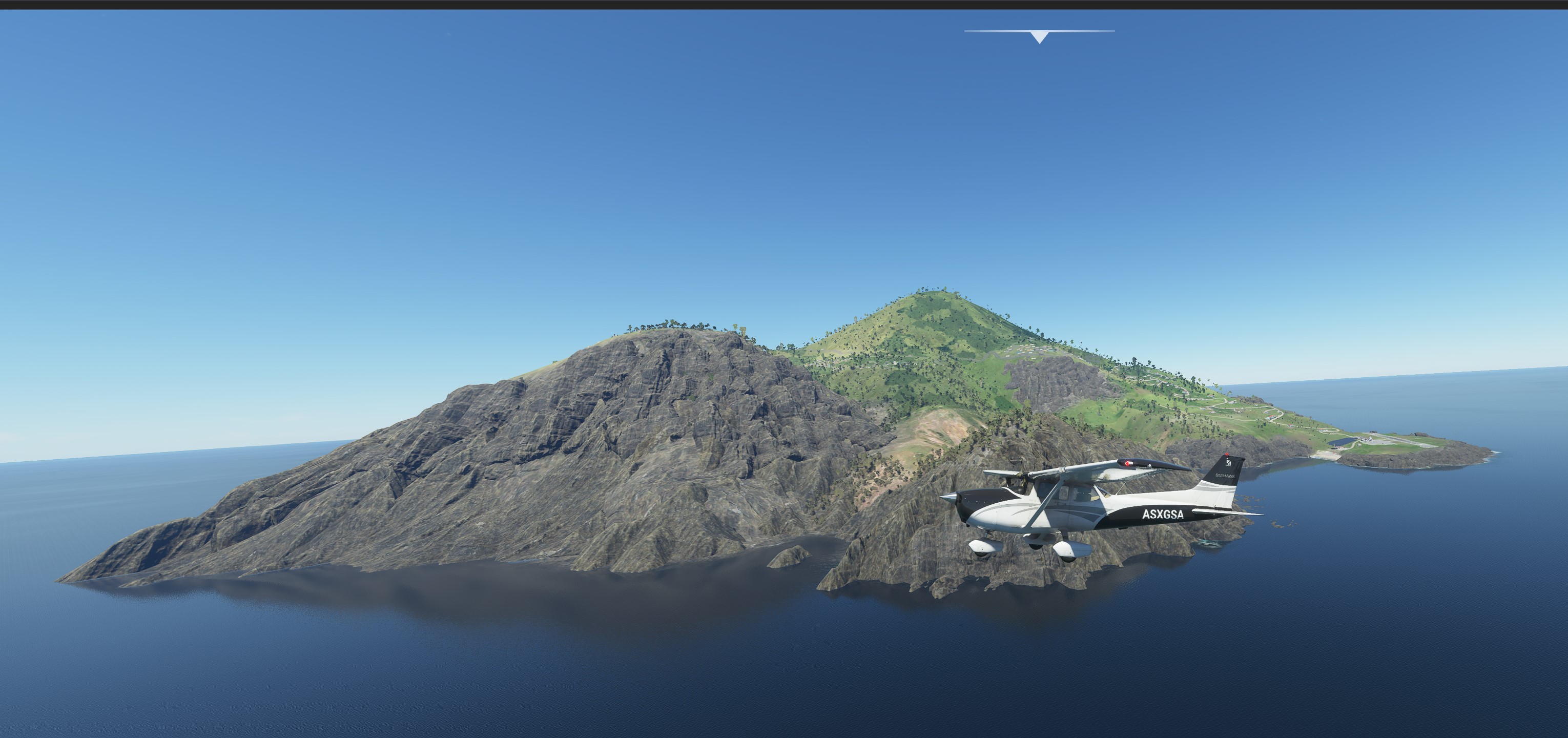Open the toolbar dropdown arrow handle
The width and height of the screenshot is (1568, 738).
[1040, 36]
